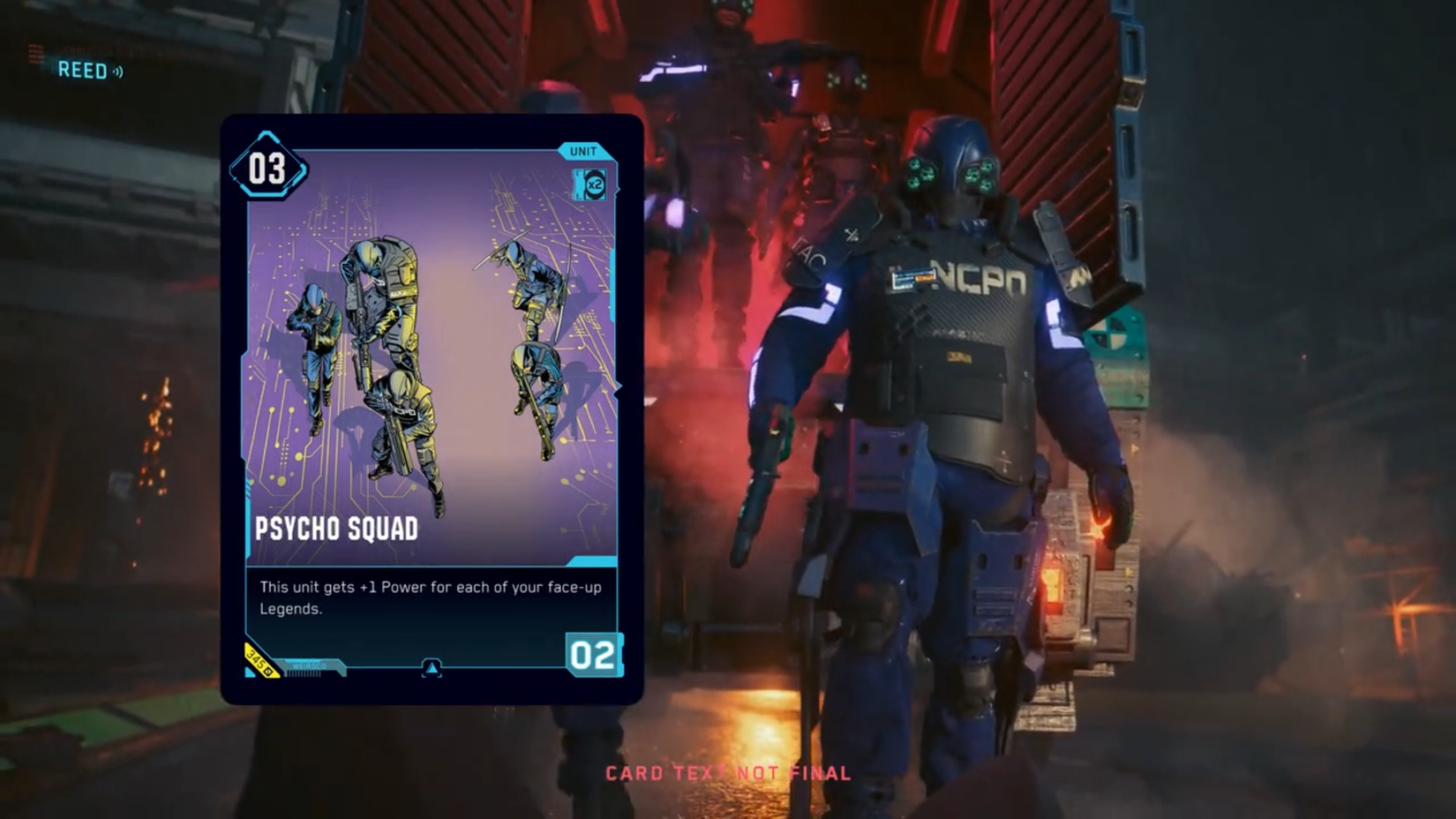Collapse the Psycho Squad ability description

pyautogui.click(x=432, y=597)
